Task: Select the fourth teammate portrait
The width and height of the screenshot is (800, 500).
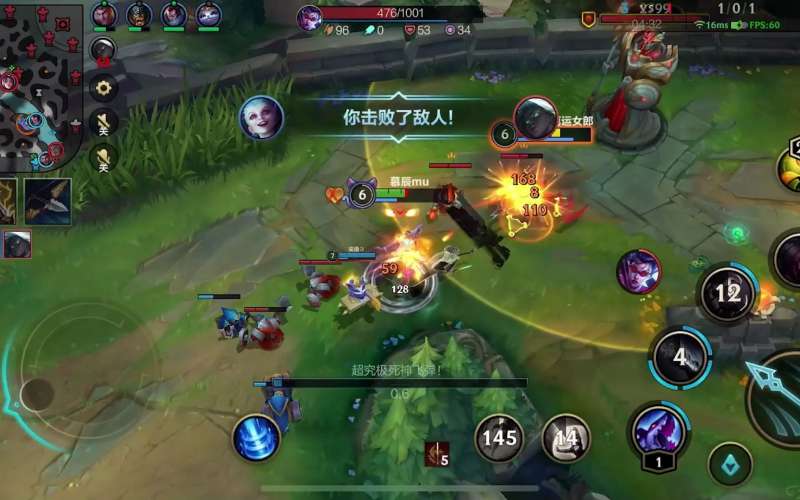Action: pos(209,14)
